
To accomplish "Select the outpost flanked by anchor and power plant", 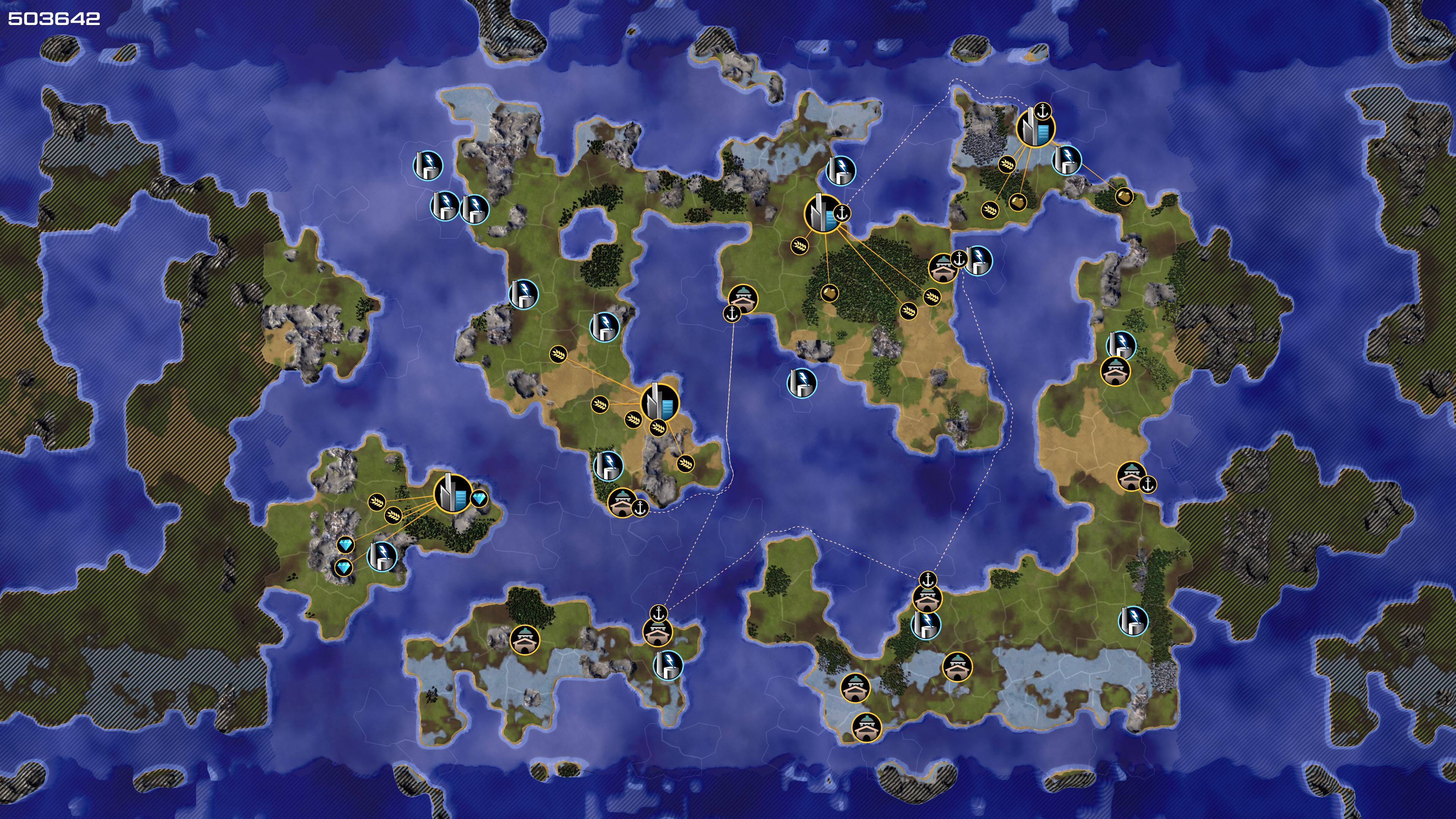I will coord(942,268).
